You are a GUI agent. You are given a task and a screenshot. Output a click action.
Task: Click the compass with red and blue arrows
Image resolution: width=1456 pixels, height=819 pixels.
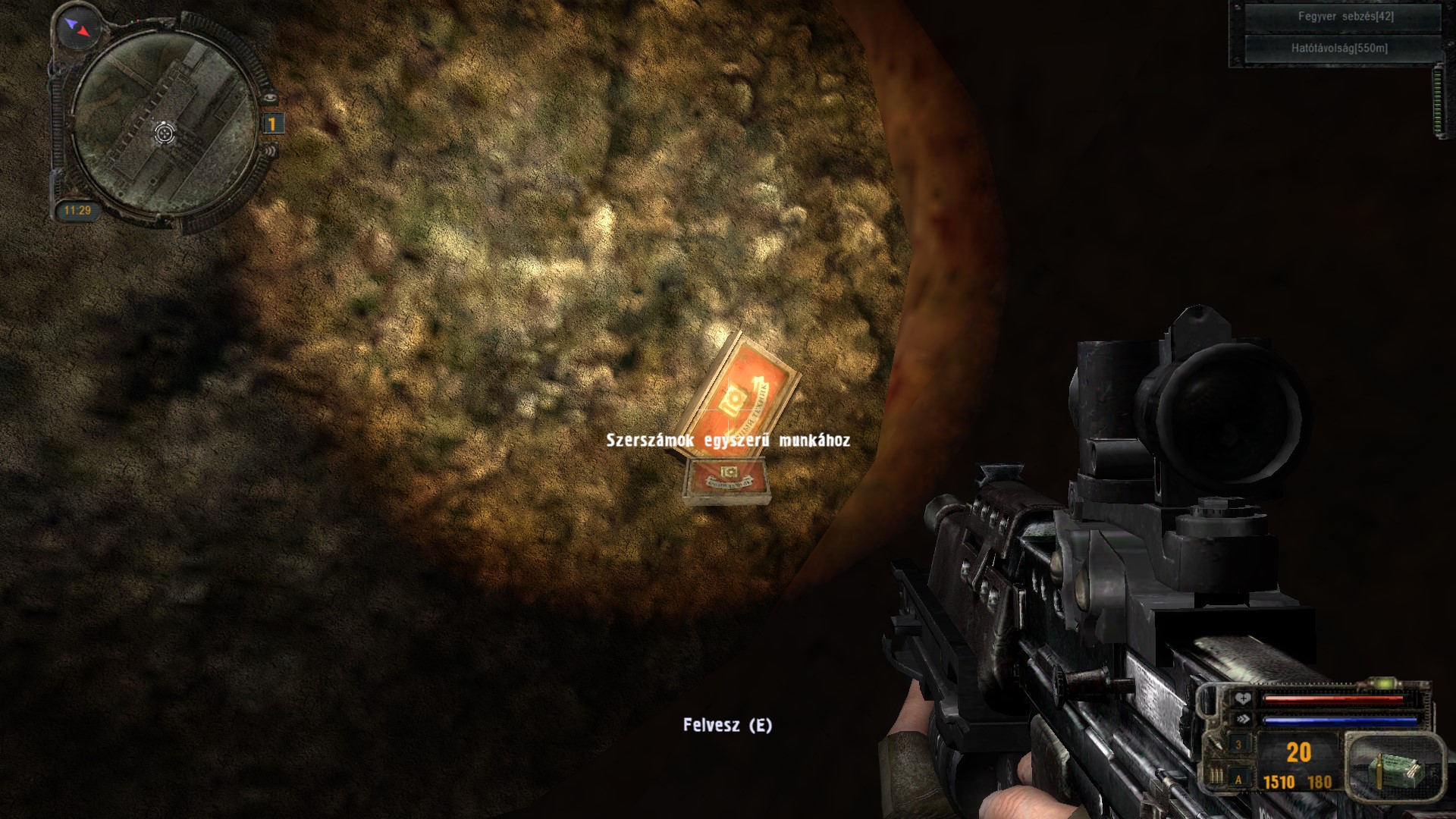77,28
